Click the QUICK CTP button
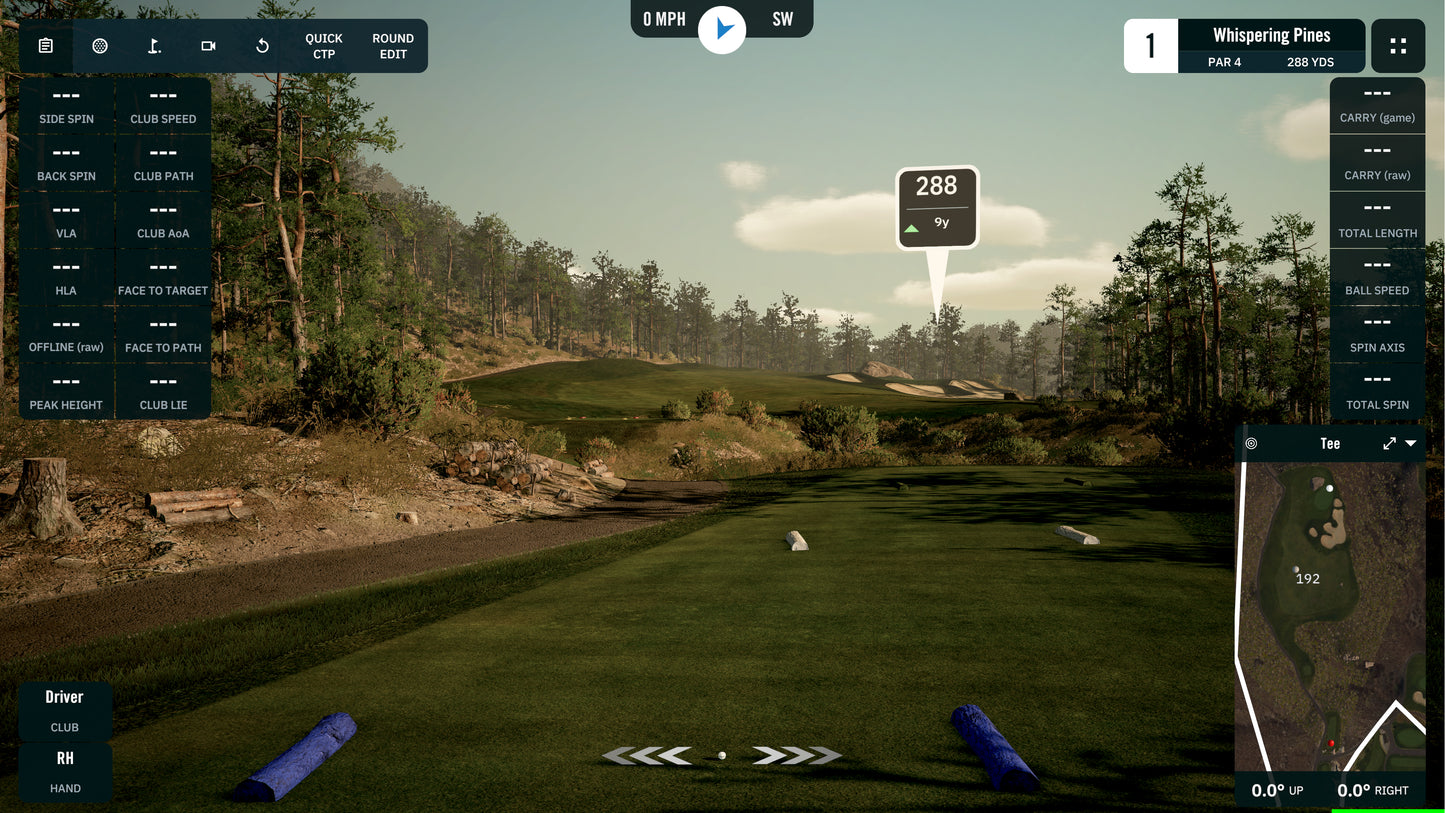This screenshot has height=813, width=1445. pyautogui.click(x=323, y=45)
